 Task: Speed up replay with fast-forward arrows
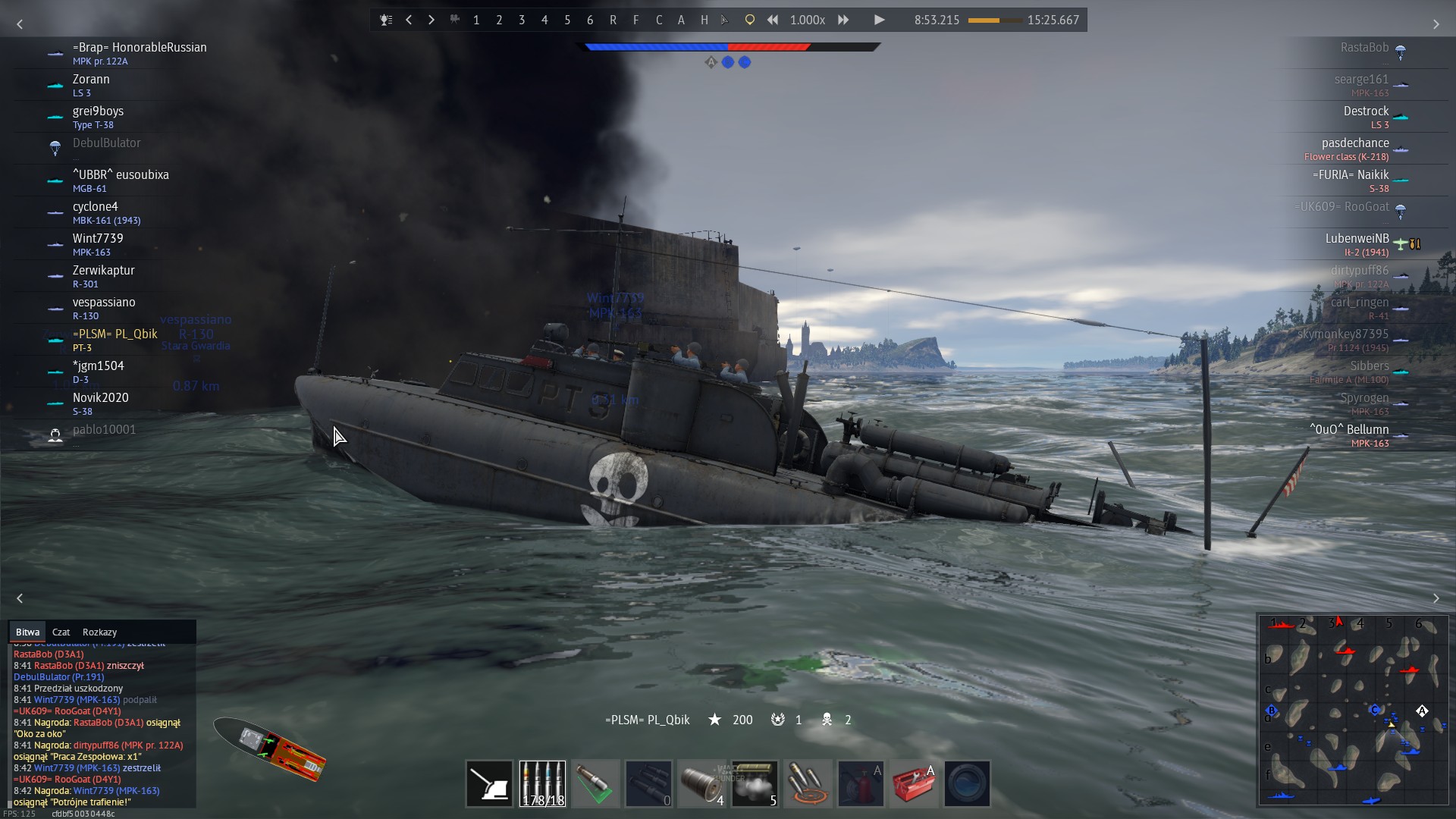(843, 20)
